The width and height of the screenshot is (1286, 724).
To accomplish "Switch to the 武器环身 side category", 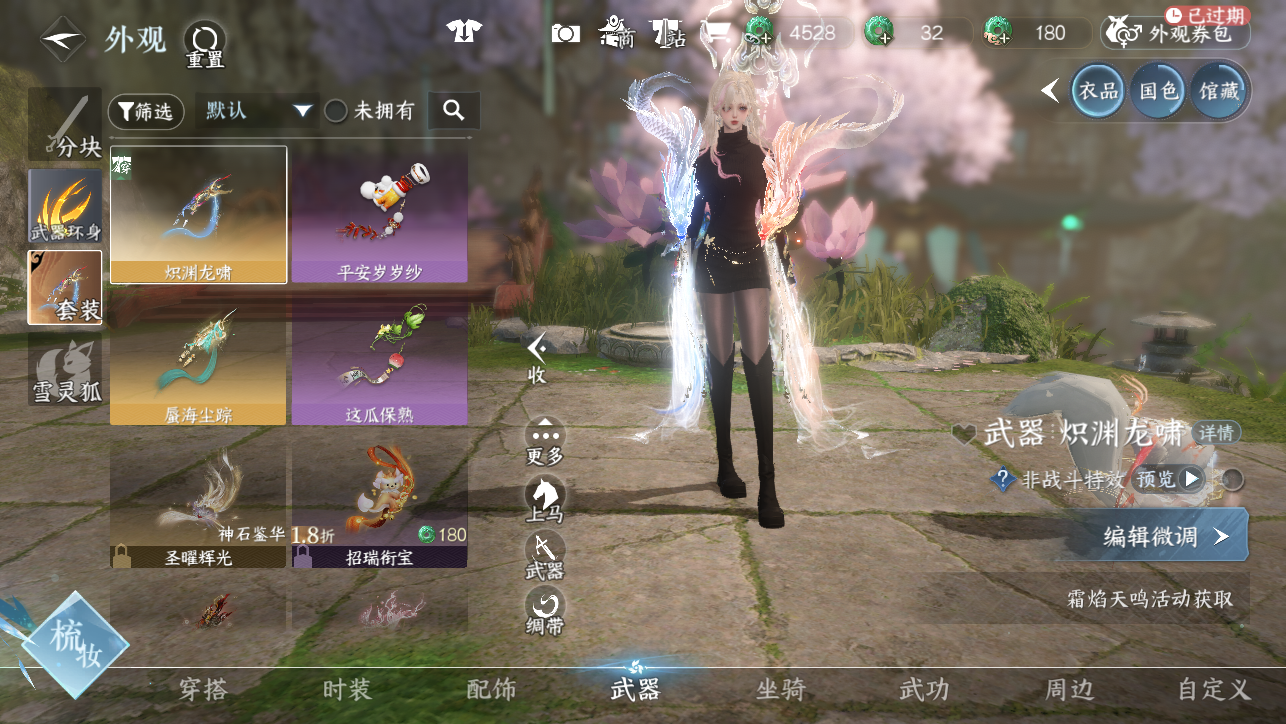I will click(65, 206).
